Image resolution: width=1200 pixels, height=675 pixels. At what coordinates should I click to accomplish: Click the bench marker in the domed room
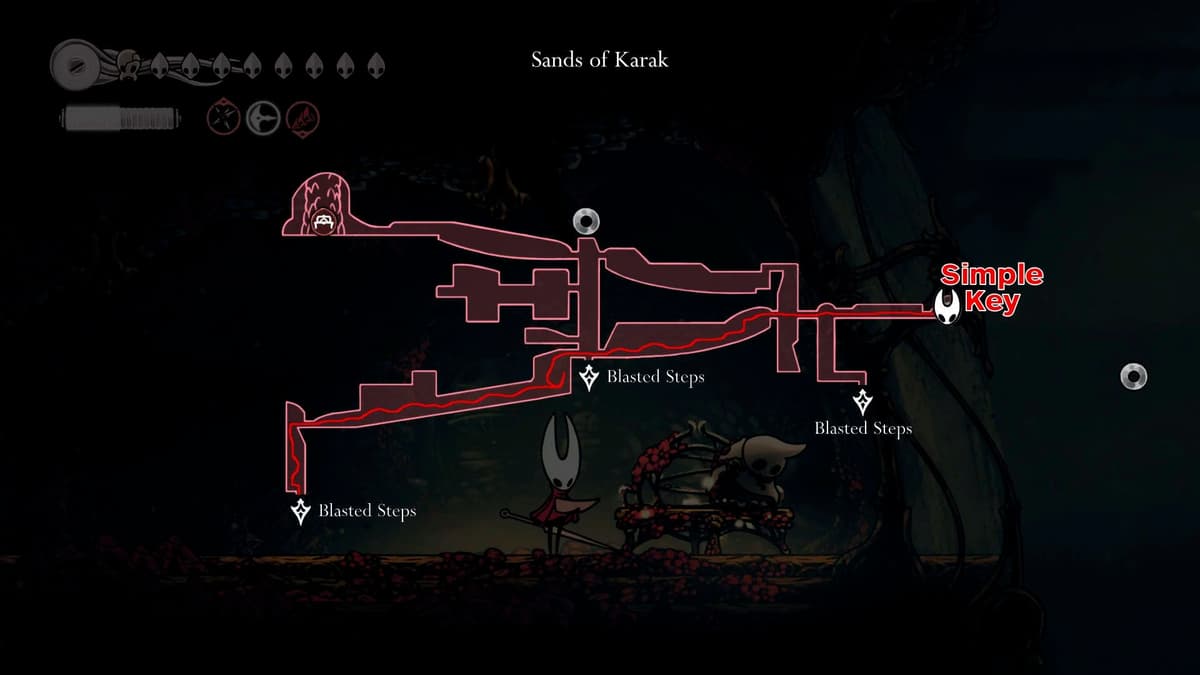323,221
